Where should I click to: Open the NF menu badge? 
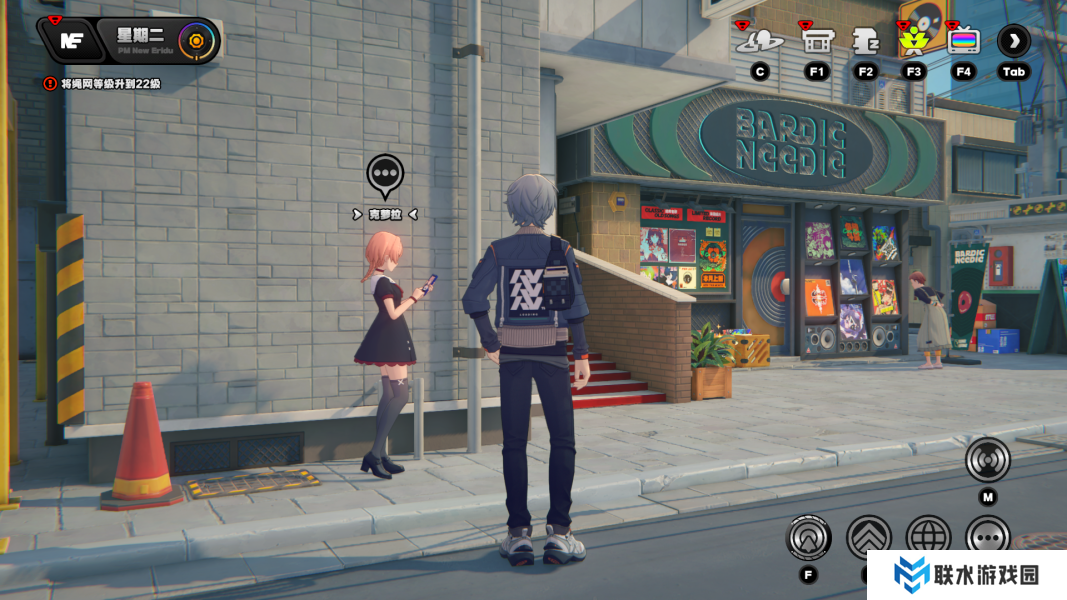[72, 41]
